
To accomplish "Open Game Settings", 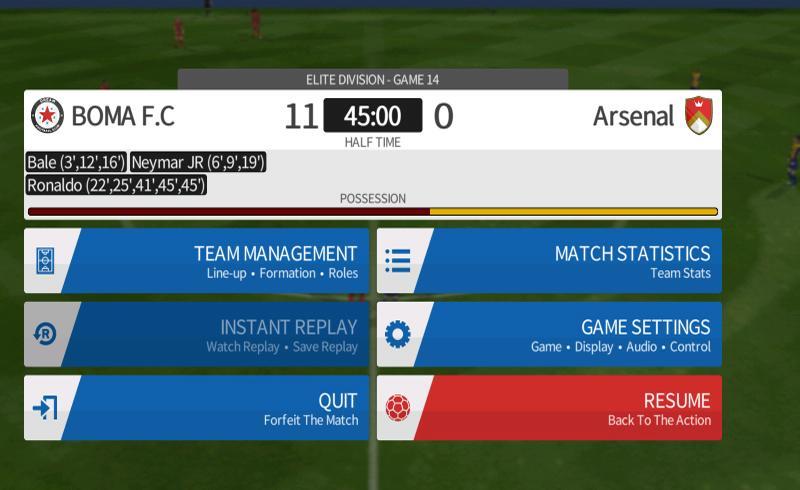I will [549, 335].
